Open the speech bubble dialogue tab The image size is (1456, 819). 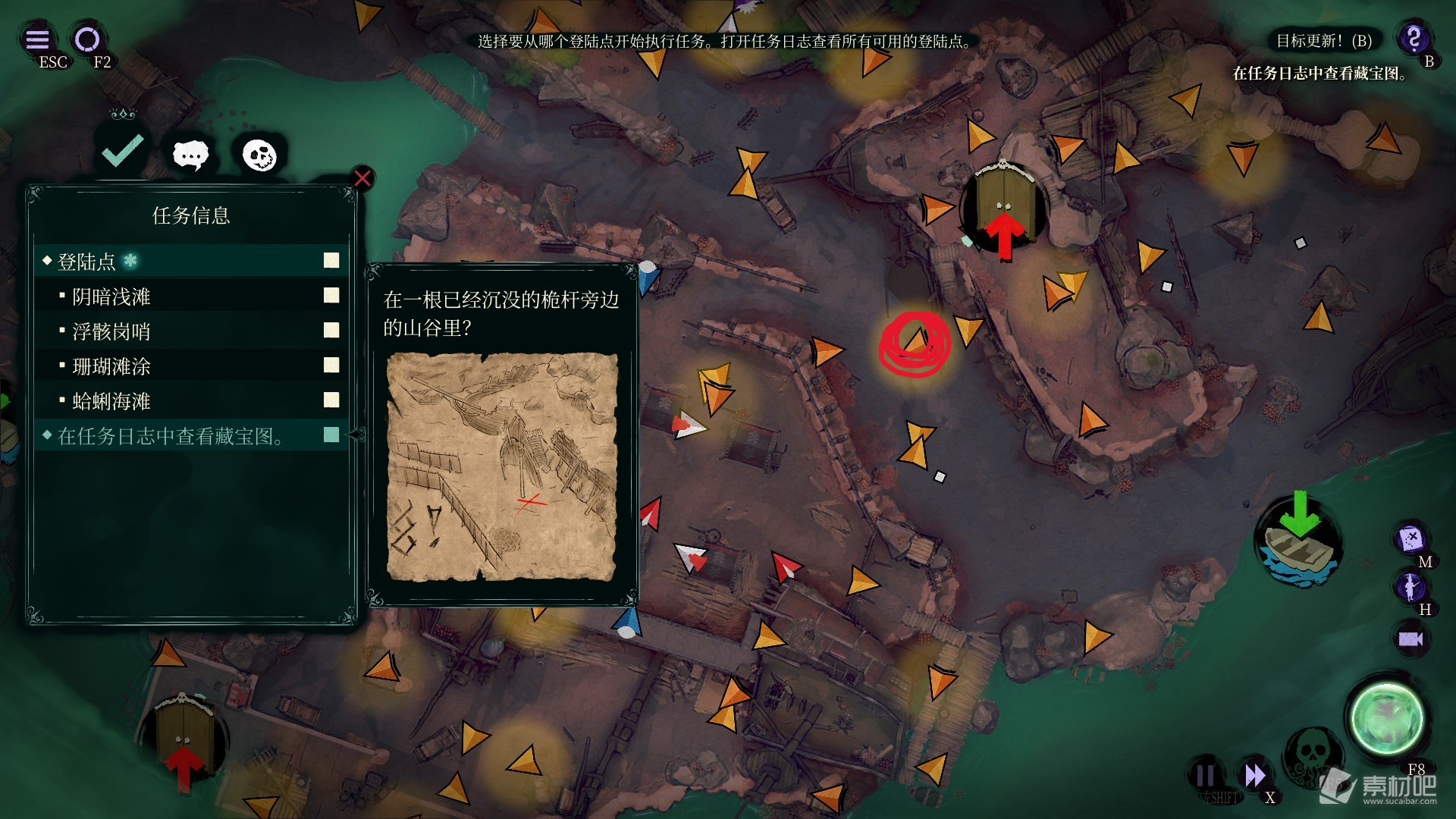click(x=190, y=155)
